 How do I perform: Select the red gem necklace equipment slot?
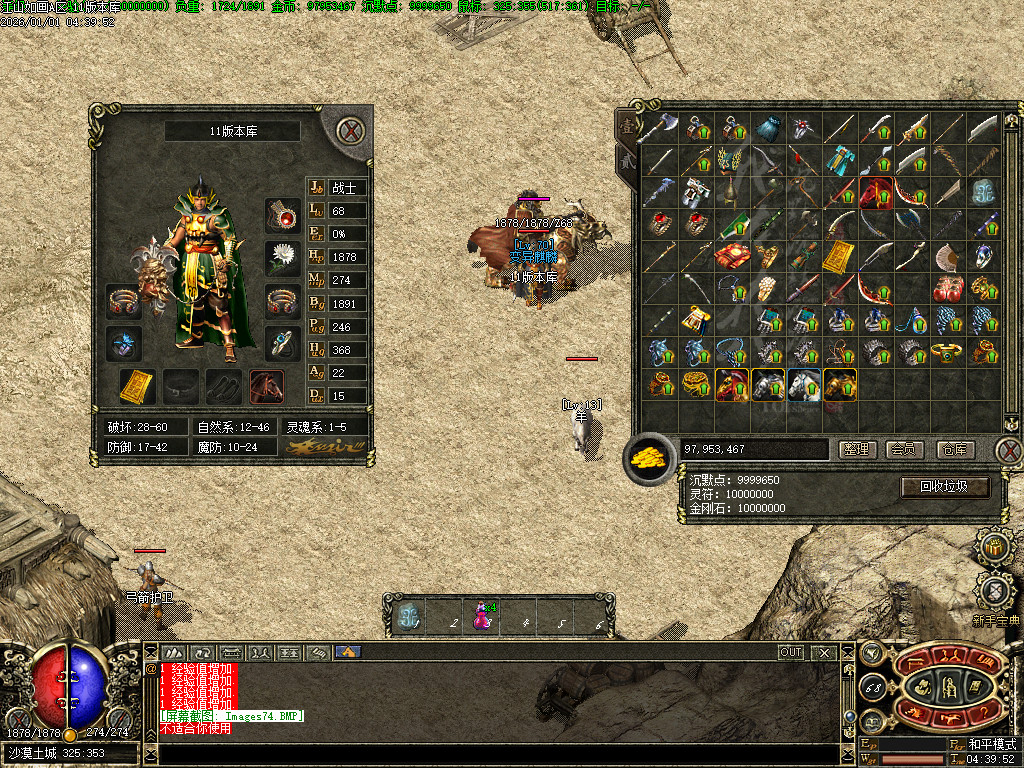click(283, 214)
